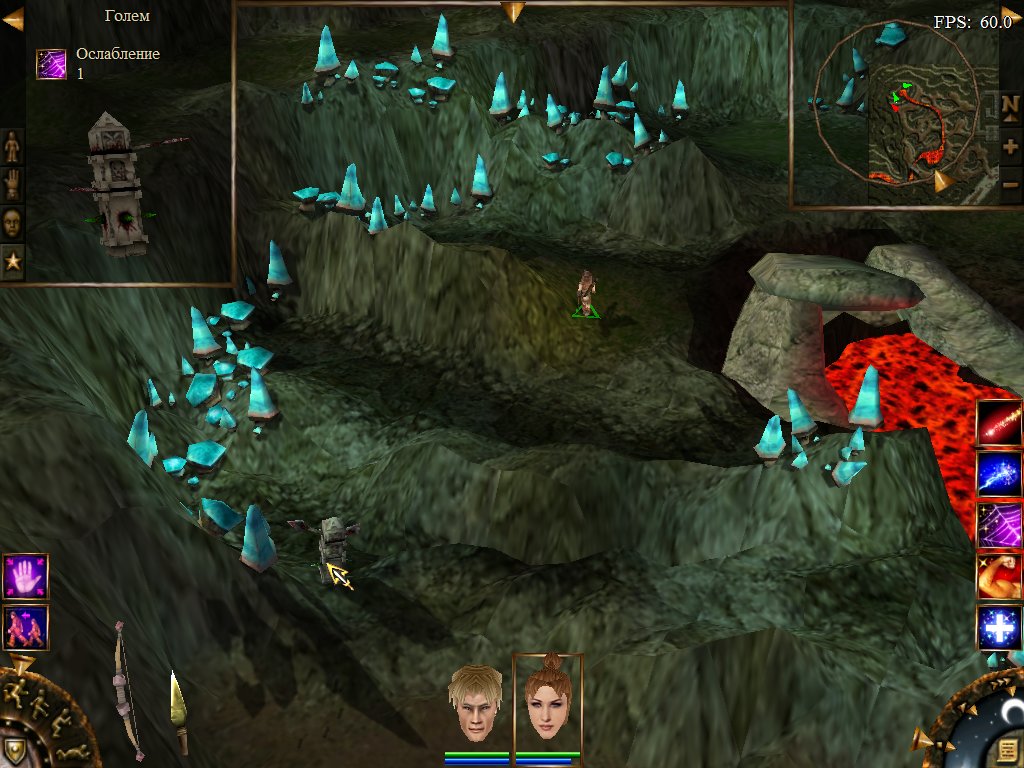Cast the blue lightning spell
1024x768 pixels.
coord(999,474)
